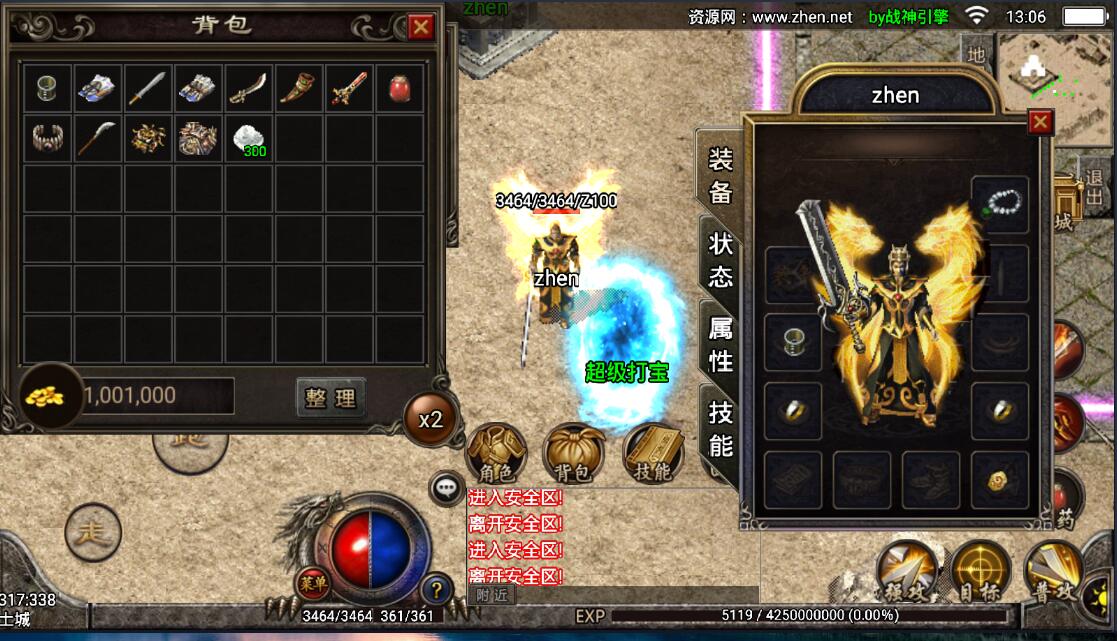Select the 技能 skills tab on character panel
Screen dimensions: 1117x641
coord(720,428)
